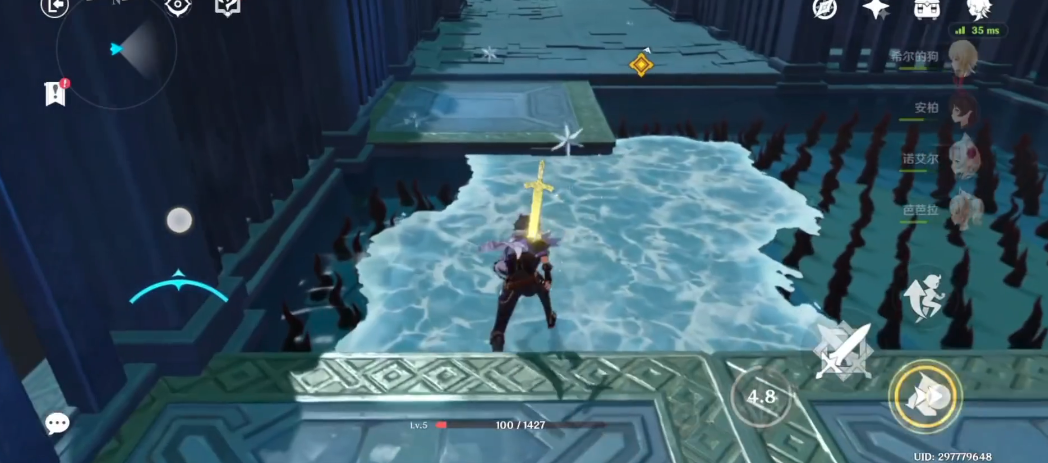This screenshot has height=463, width=1048.
Task: Open the Paimon character menu icon
Action: pyautogui.click(x=977, y=8)
